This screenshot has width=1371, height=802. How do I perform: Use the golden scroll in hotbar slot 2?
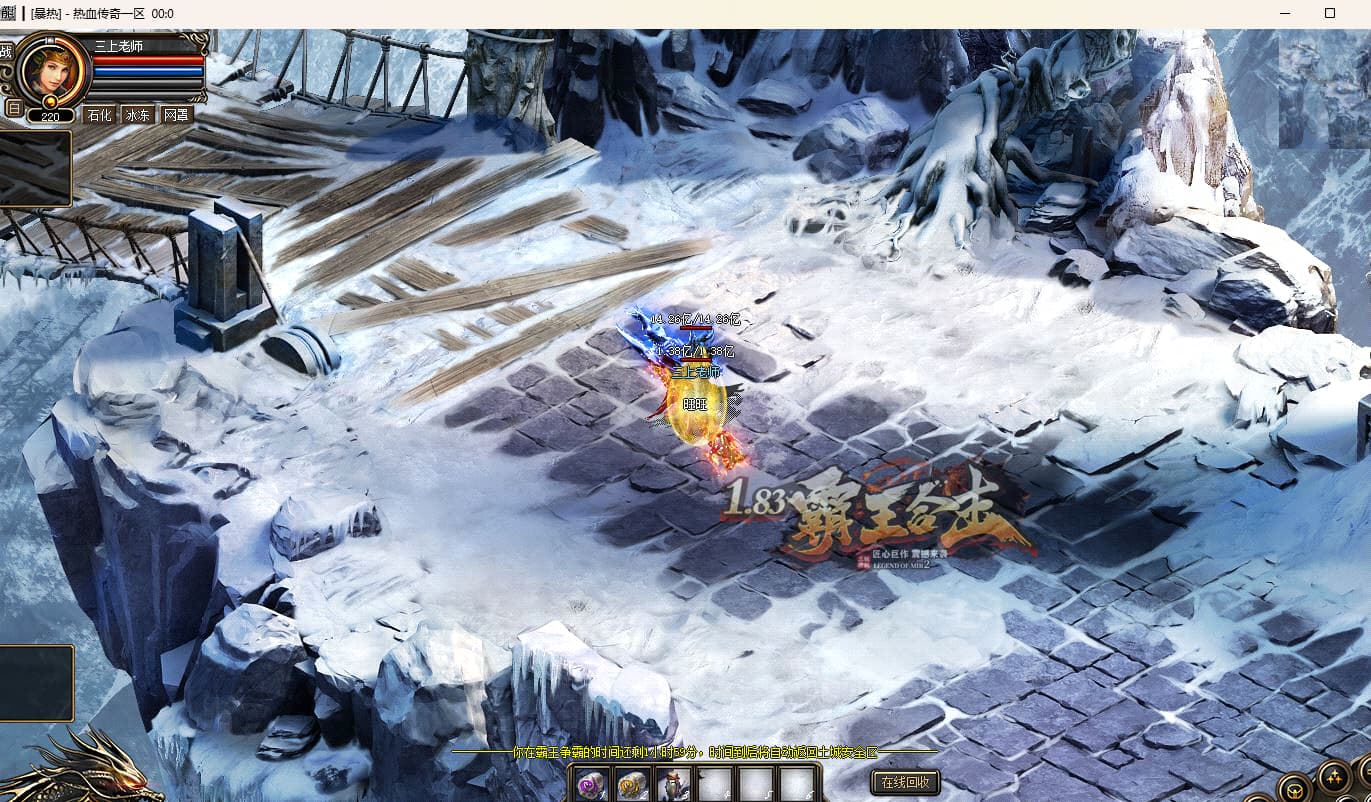633,785
